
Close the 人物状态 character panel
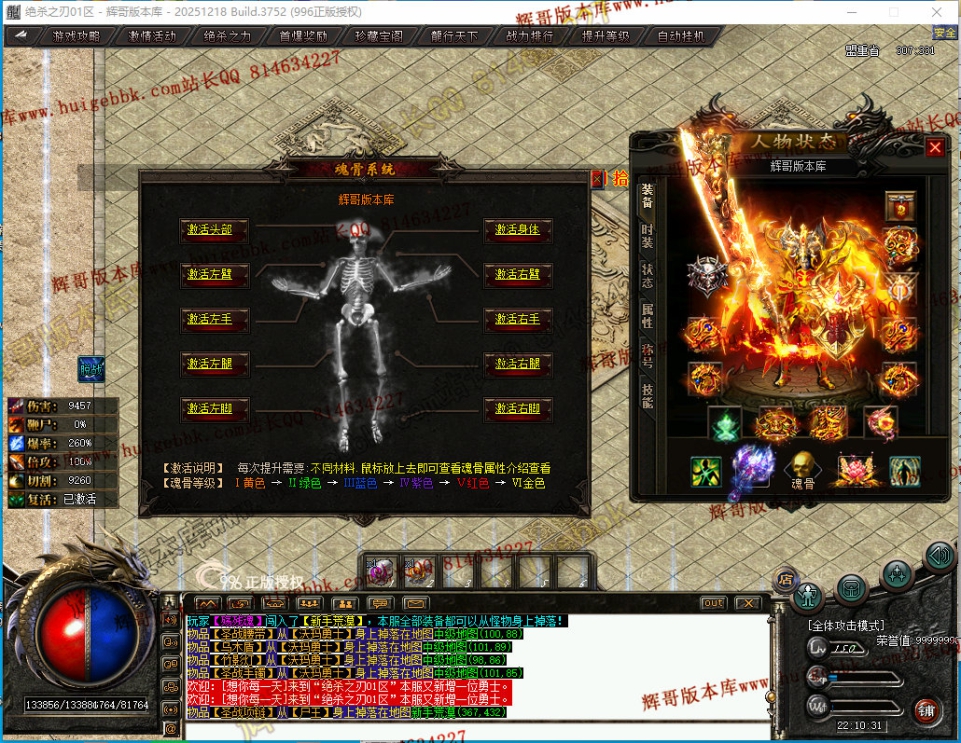[935, 148]
